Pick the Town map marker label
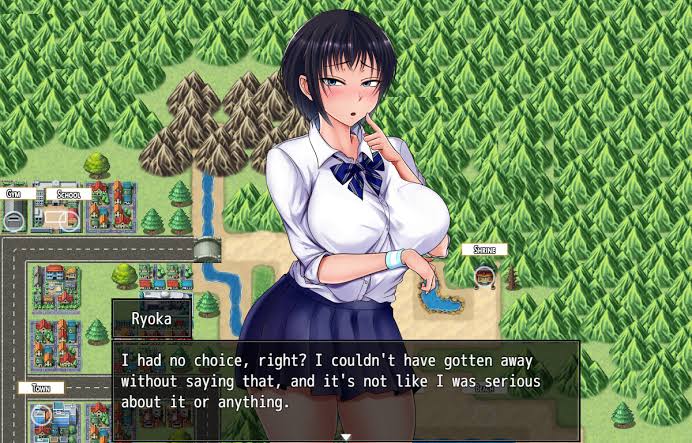The image size is (692, 443). point(41,387)
